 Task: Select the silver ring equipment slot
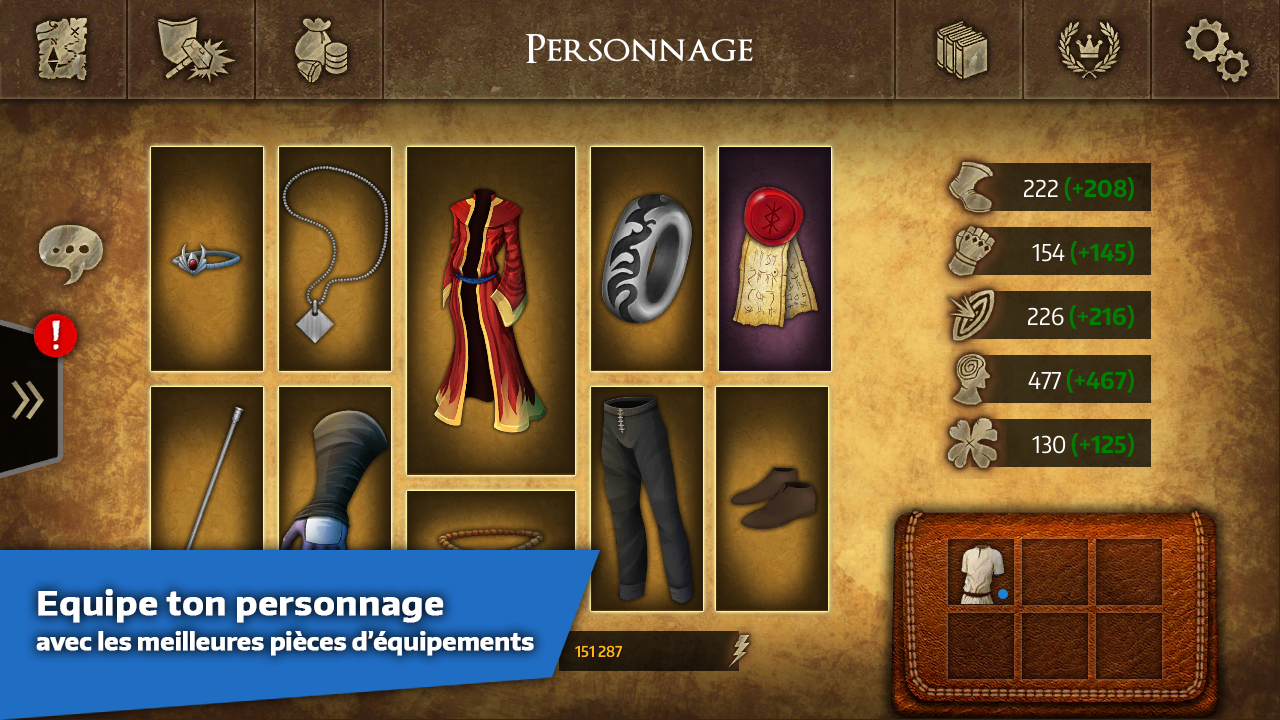(x=647, y=259)
